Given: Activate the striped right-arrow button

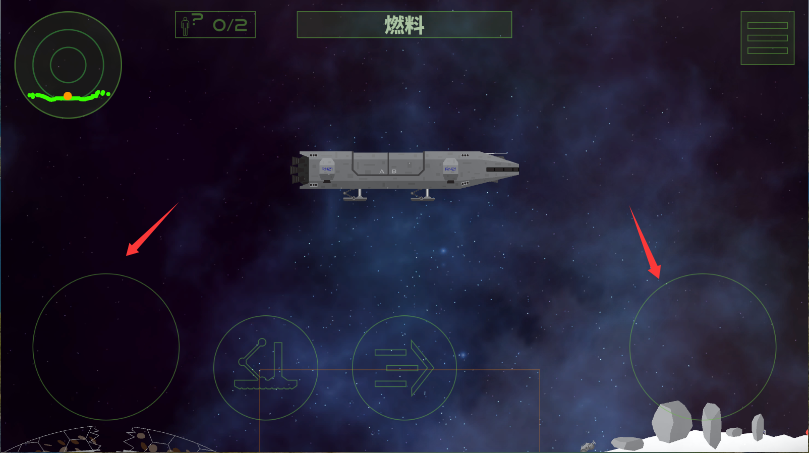Looking at the screenshot, I should (x=404, y=367).
